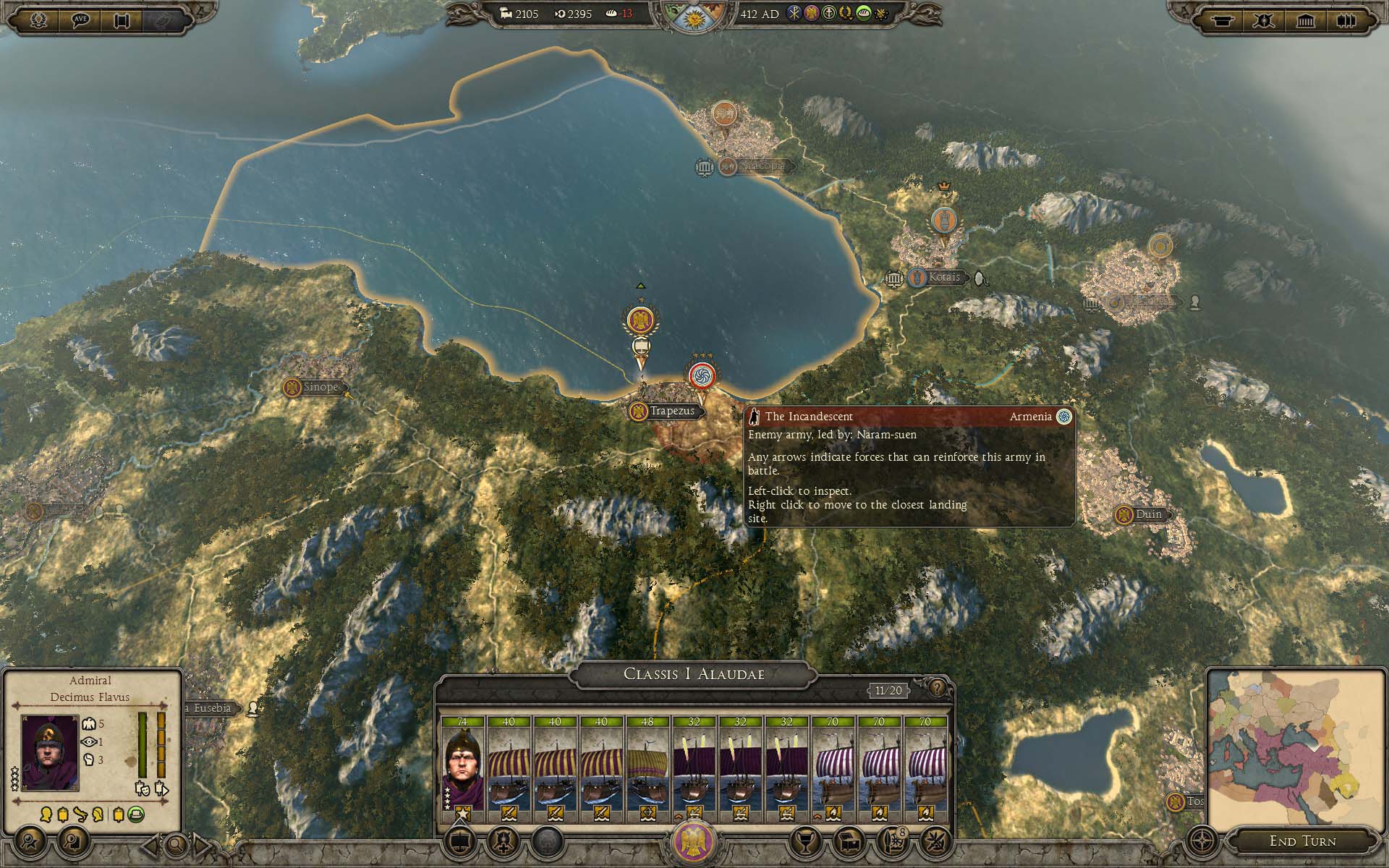The height and width of the screenshot is (868, 1389).
Task: End the current turn
Action: 1302,841
